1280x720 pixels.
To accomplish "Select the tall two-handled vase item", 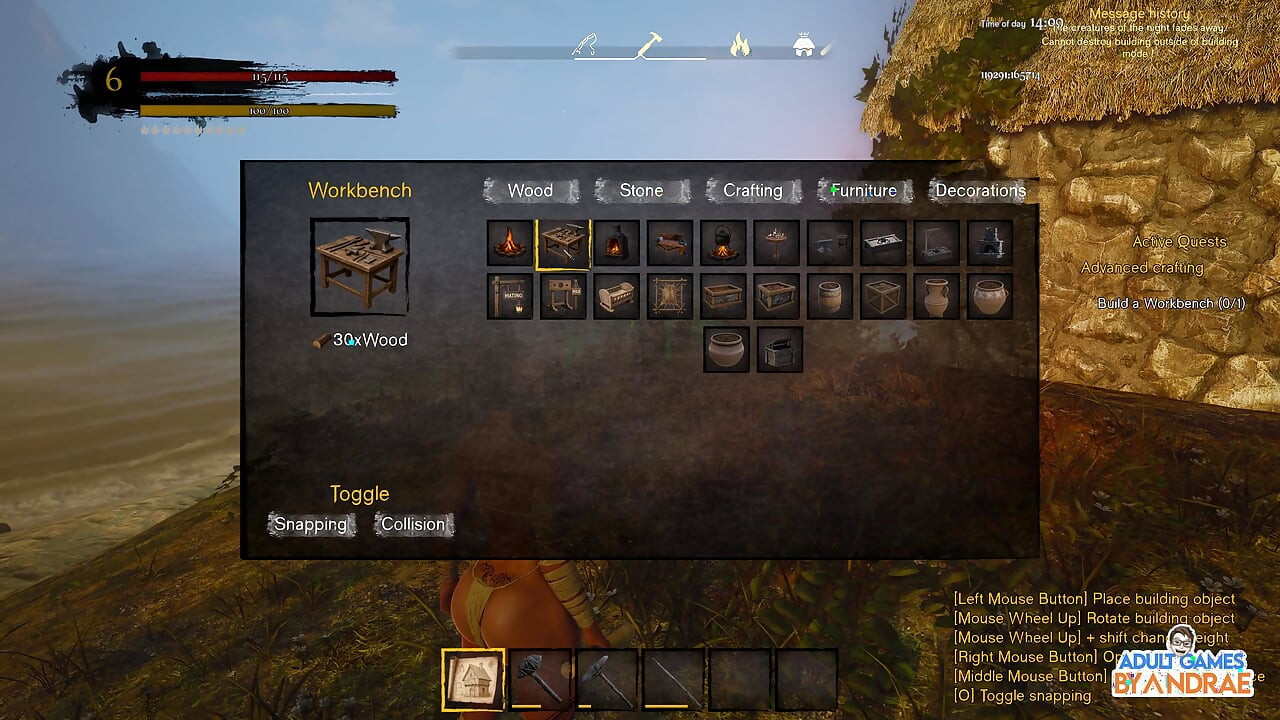I will (937, 297).
